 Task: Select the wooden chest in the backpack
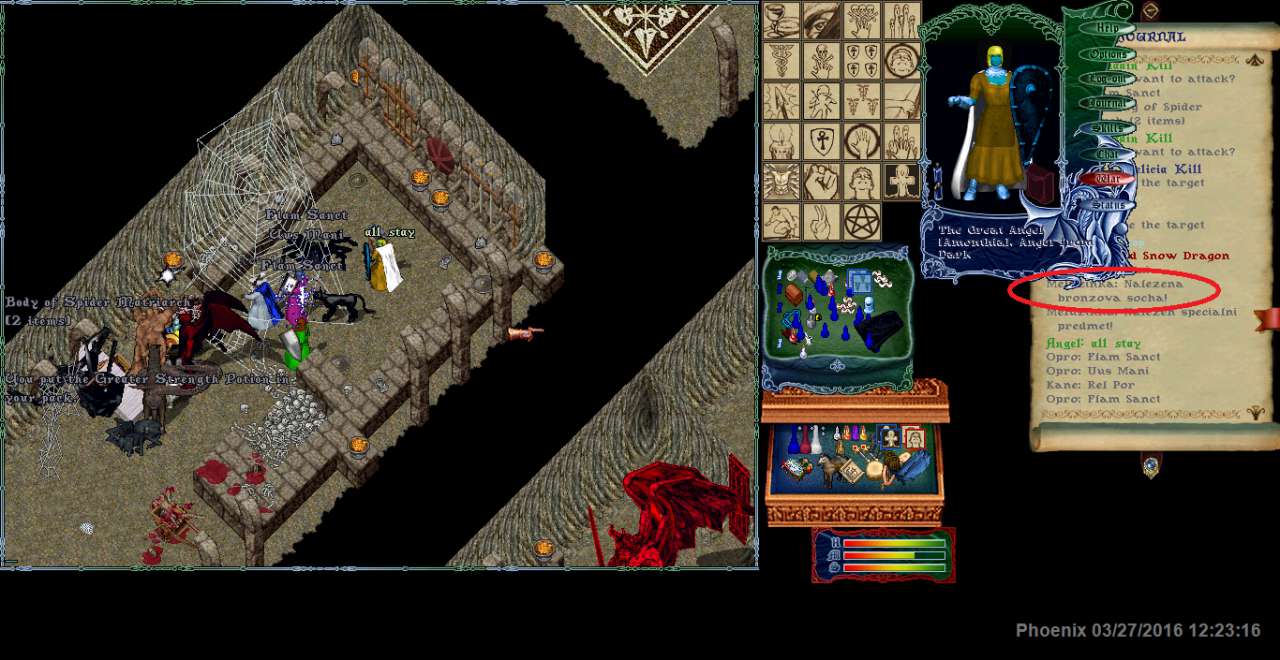pyautogui.click(x=794, y=294)
